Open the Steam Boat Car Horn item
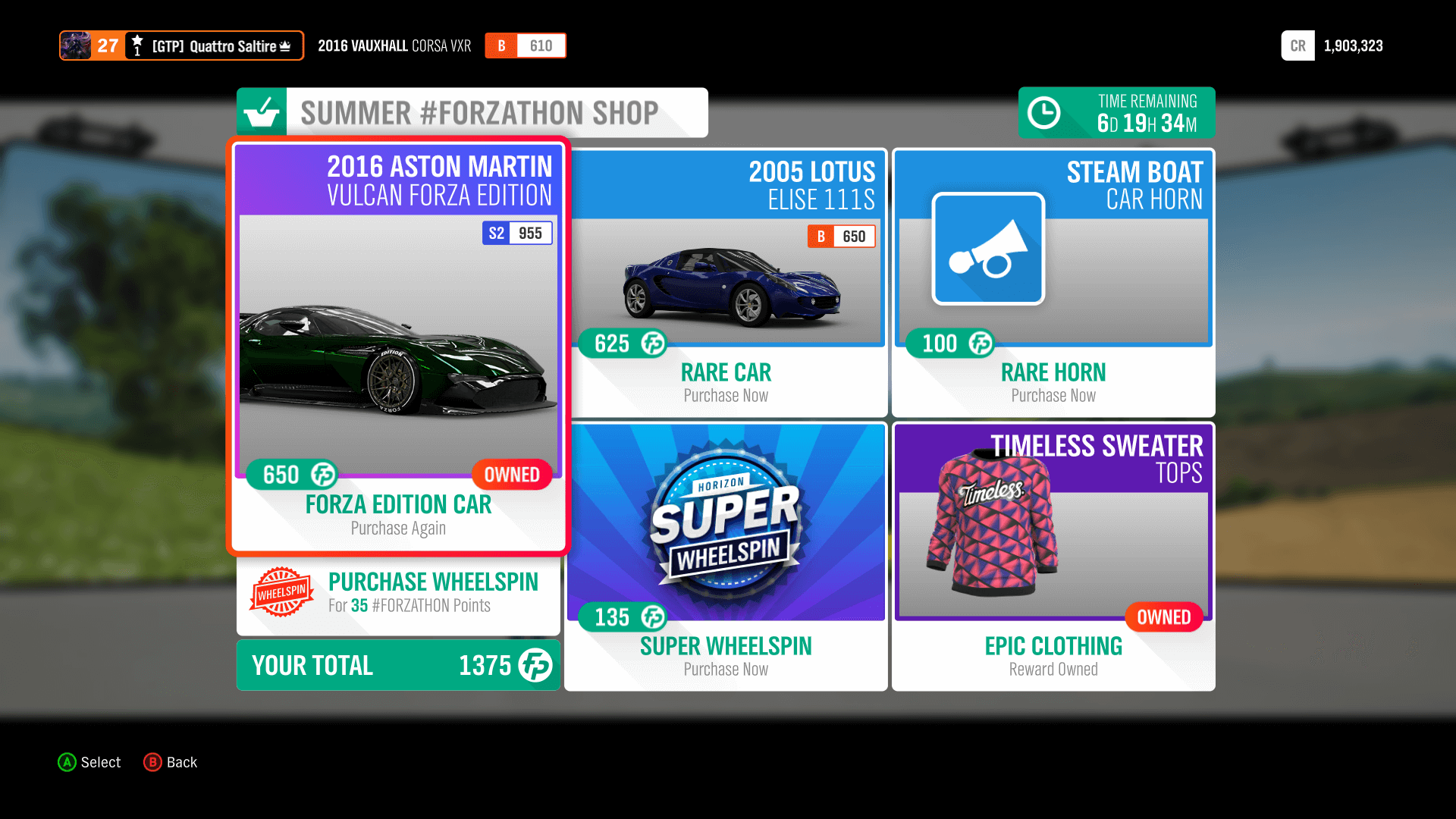The image size is (1456, 819). point(1053,282)
